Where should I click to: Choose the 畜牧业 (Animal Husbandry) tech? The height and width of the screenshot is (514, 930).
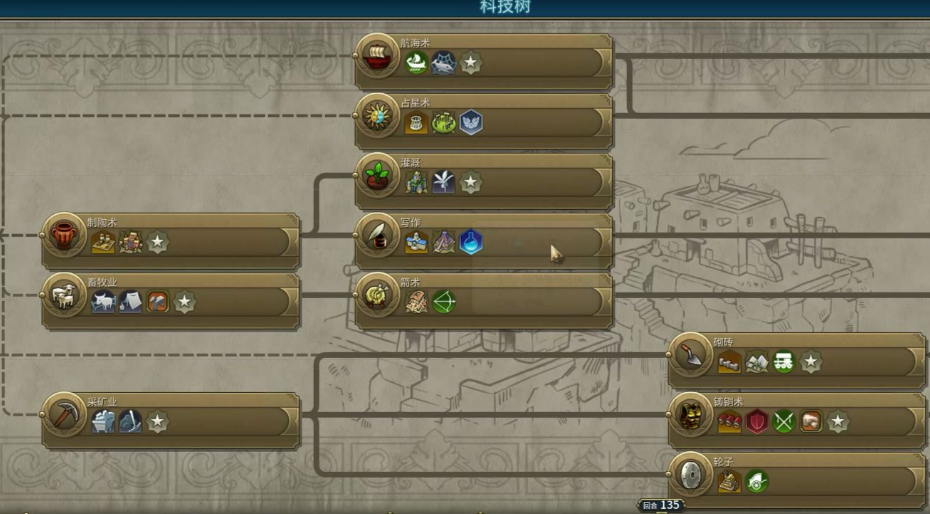coord(66,299)
